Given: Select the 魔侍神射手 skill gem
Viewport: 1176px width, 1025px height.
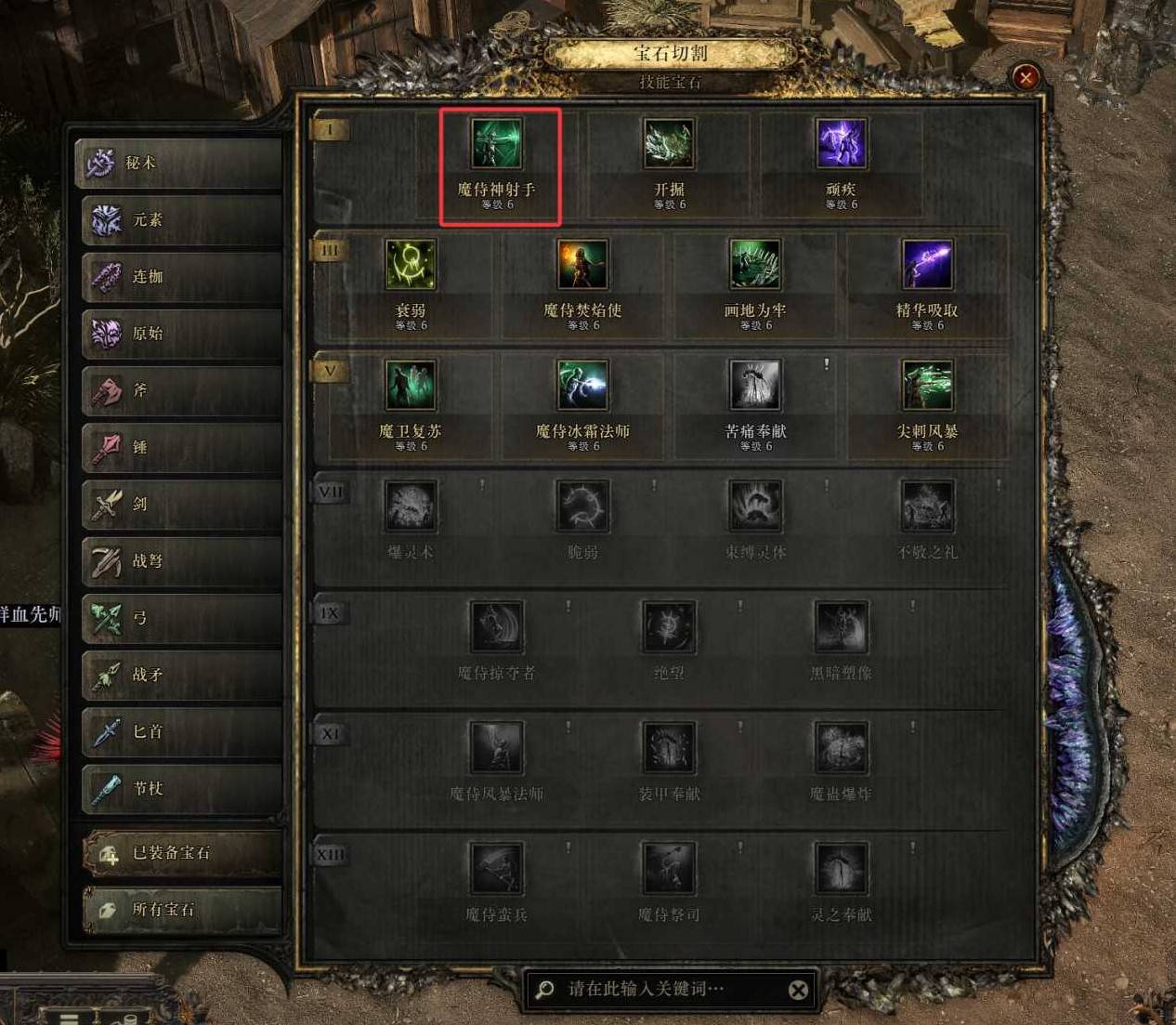Looking at the screenshot, I should [x=496, y=145].
